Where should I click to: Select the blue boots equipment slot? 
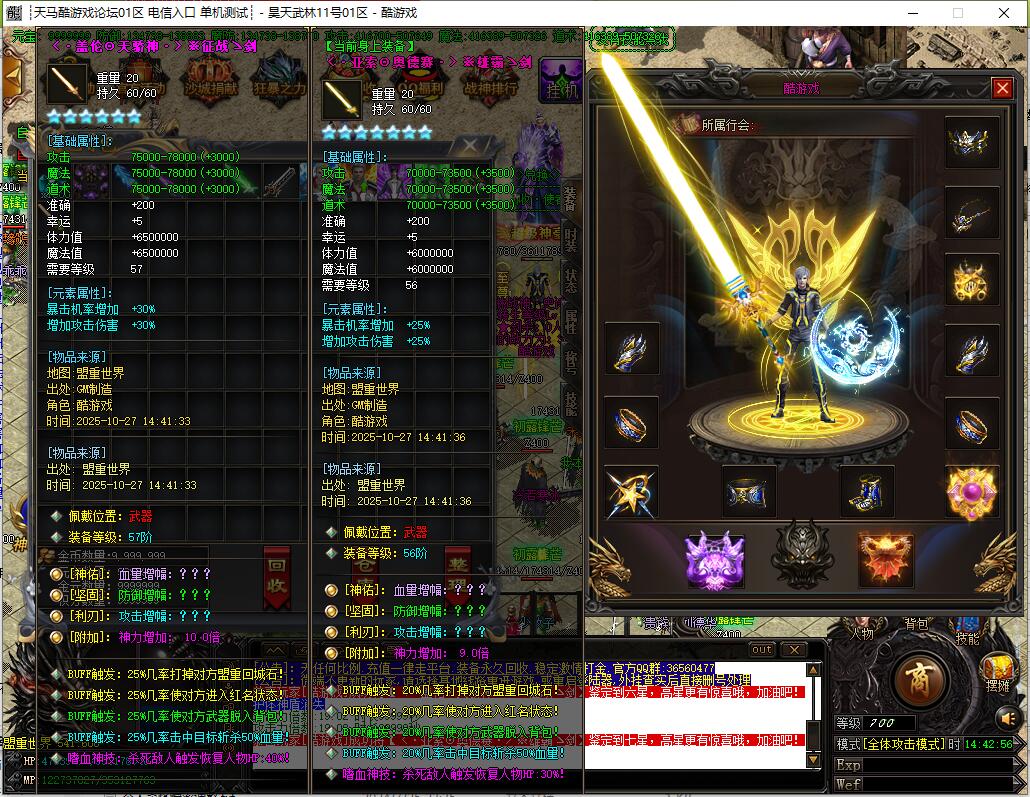coord(866,492)
